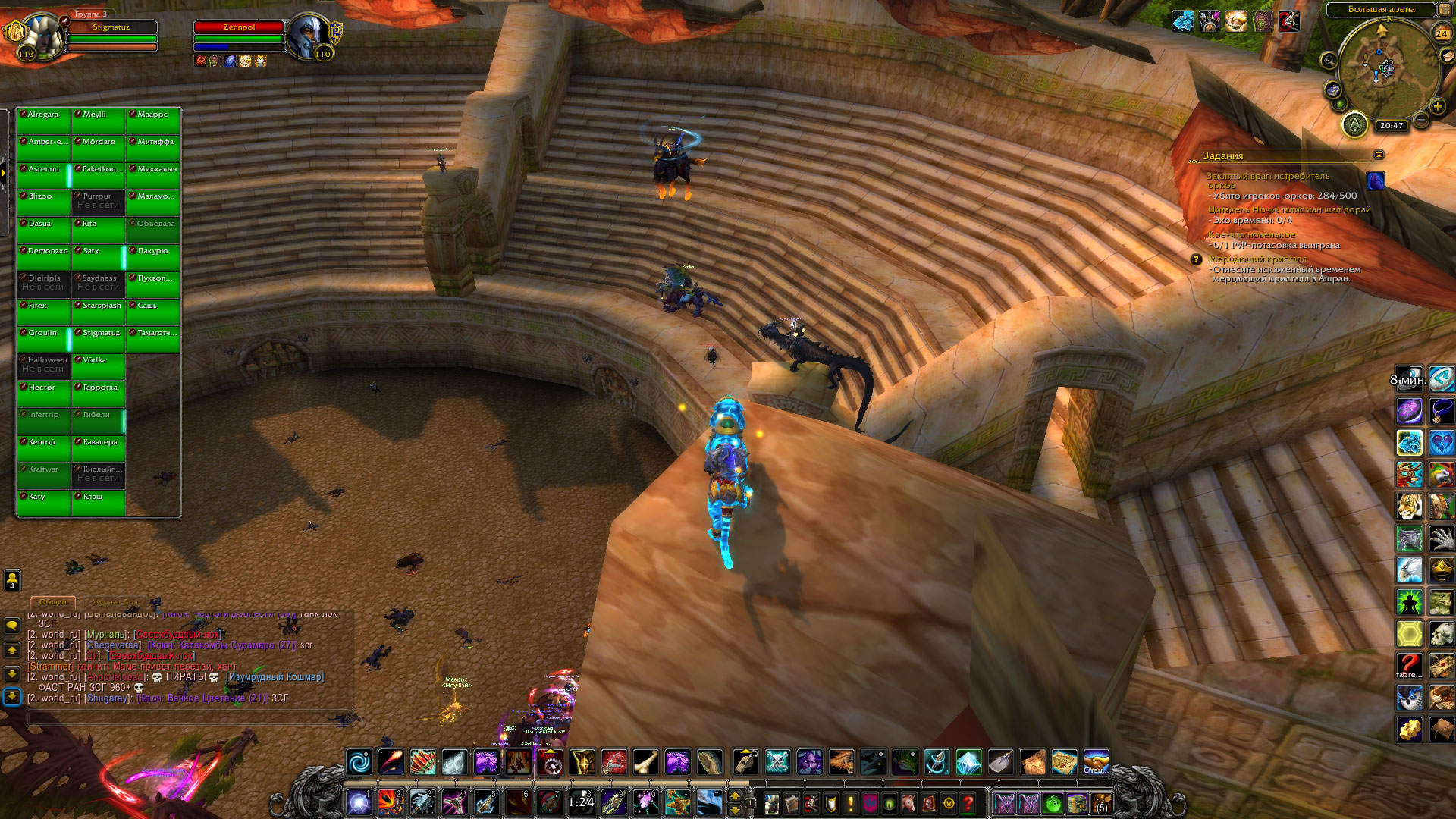Zoom out the minimap with the minus button
The height and width of the screenshot is (819, 1456).
(1422, 120)
